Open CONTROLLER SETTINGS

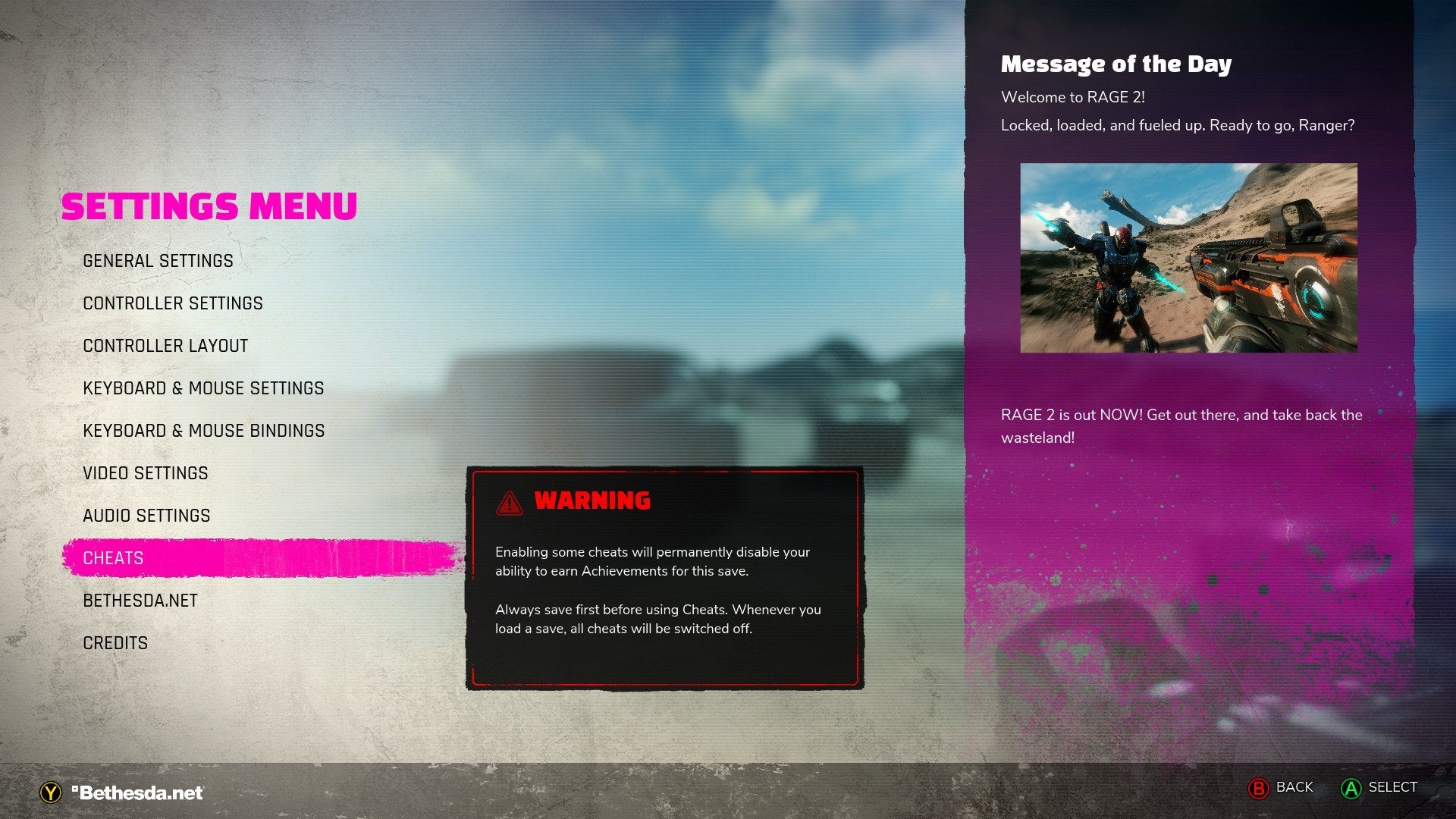click(x=173, y=303)
